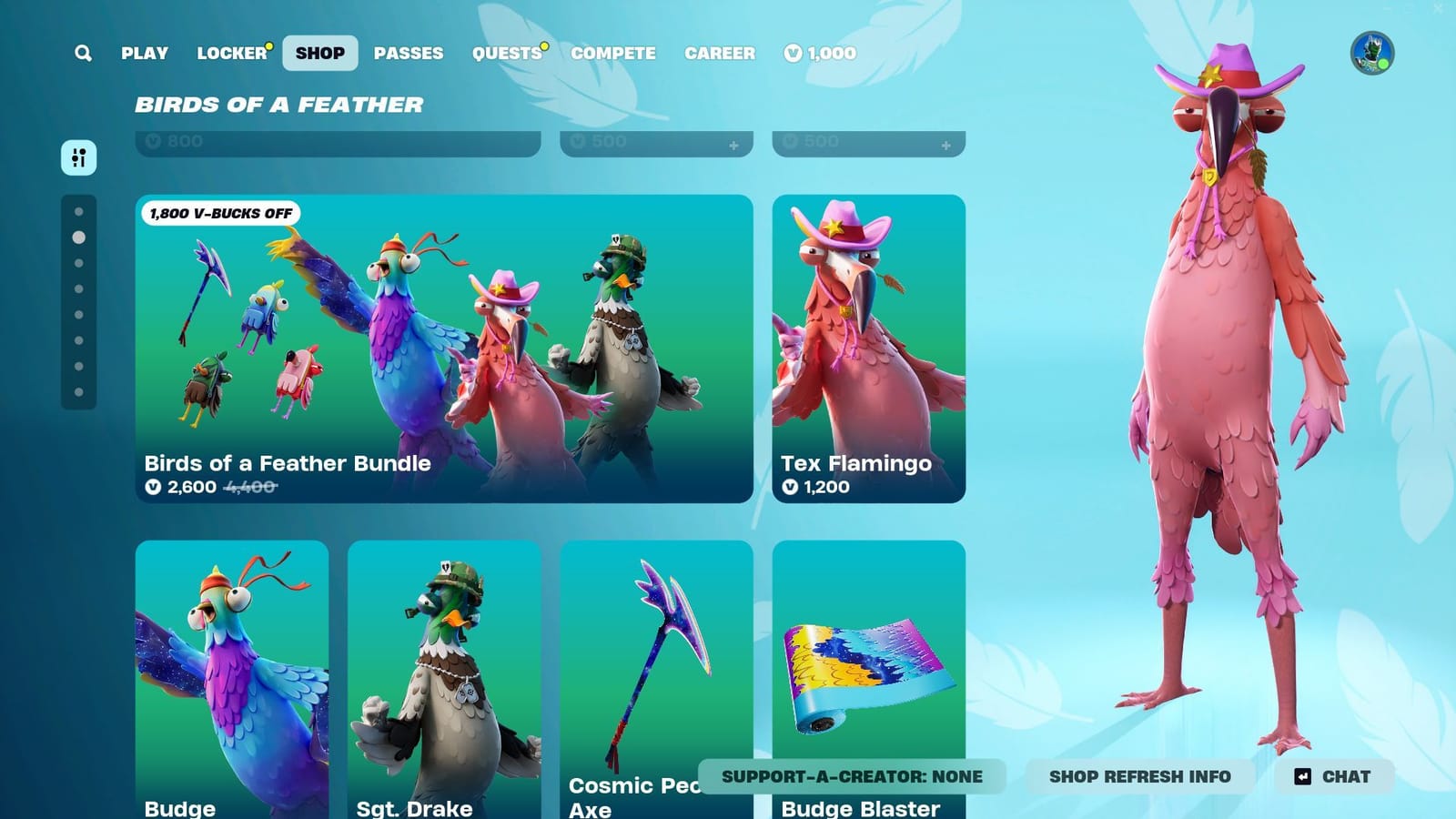Select the second pagination dot on the left rail

(77, 238)
